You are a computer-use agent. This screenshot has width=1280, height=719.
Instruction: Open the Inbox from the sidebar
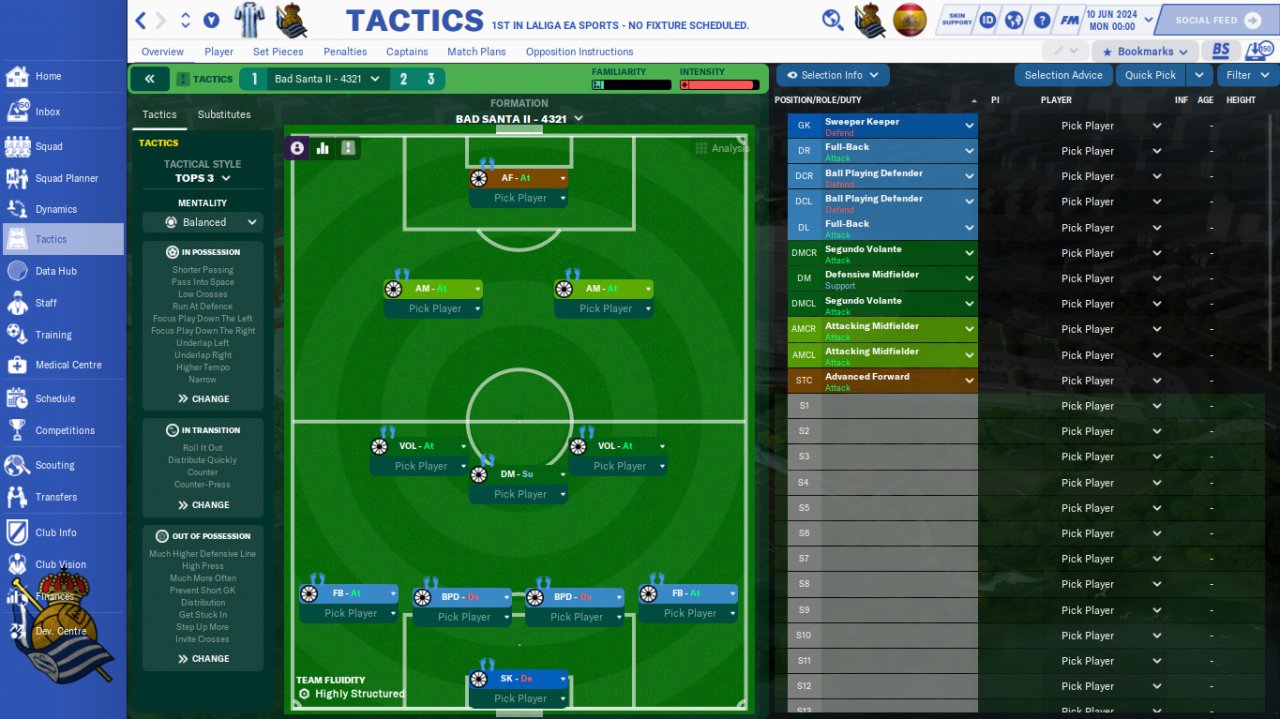[x=47, y=112]
